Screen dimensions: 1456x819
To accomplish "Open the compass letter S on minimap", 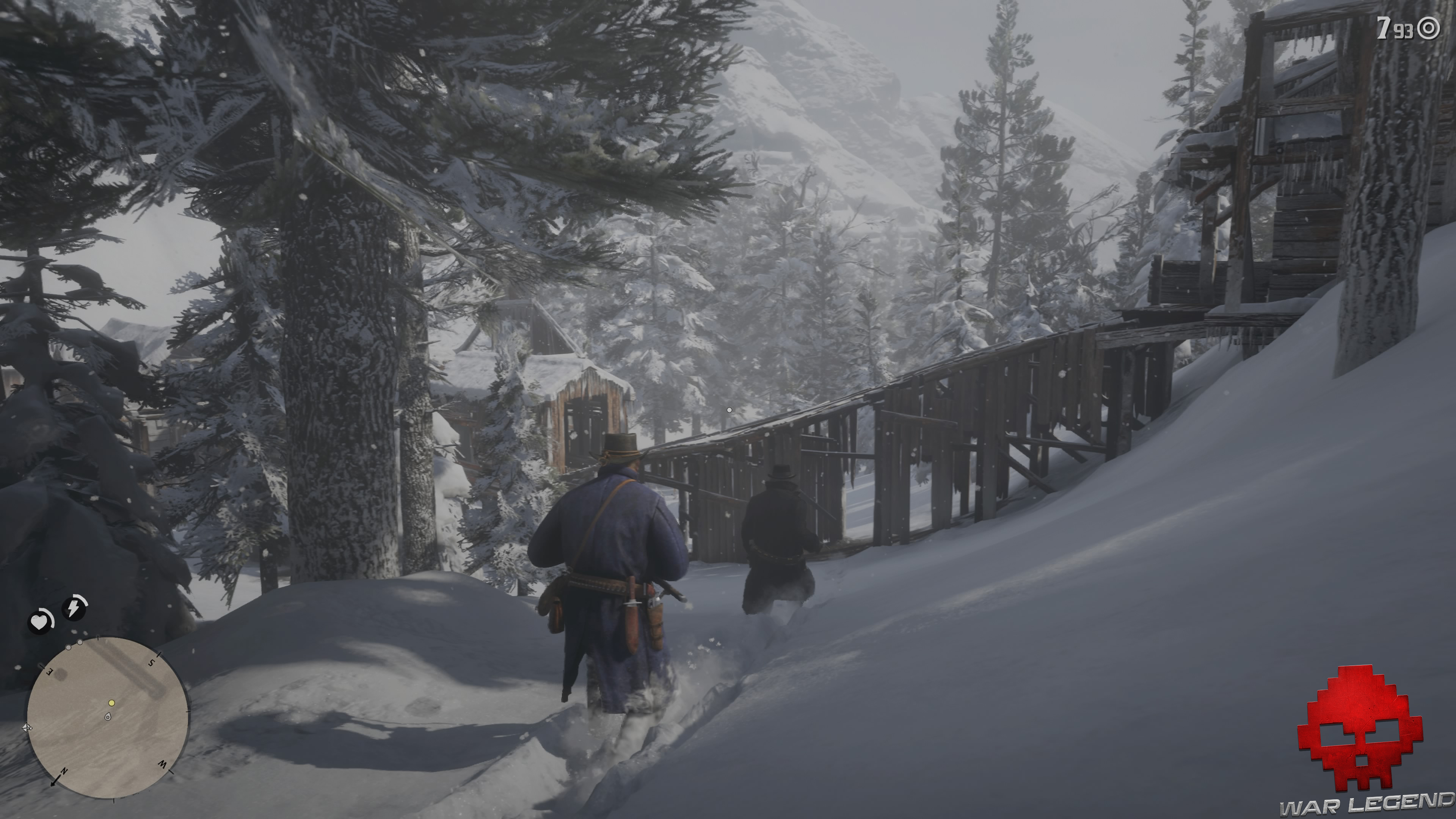I will pyautogui.click(x=151, y=663).
